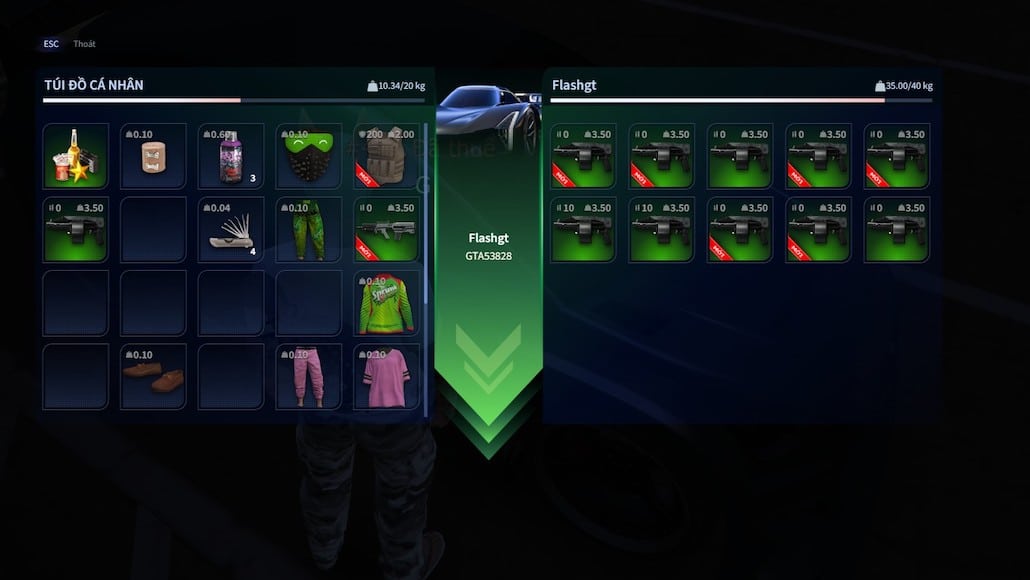Click the lockpick multi-tool item

(231, 230)
